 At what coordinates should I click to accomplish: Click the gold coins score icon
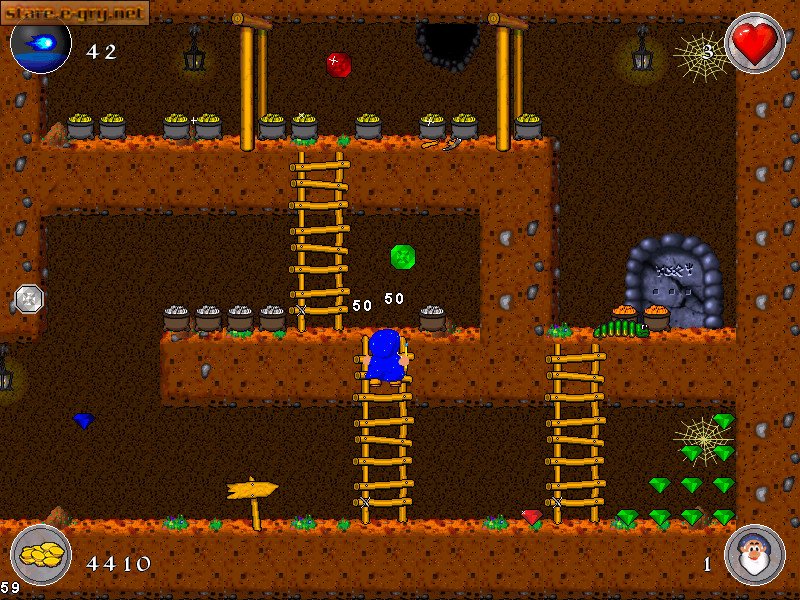point(41,554)
